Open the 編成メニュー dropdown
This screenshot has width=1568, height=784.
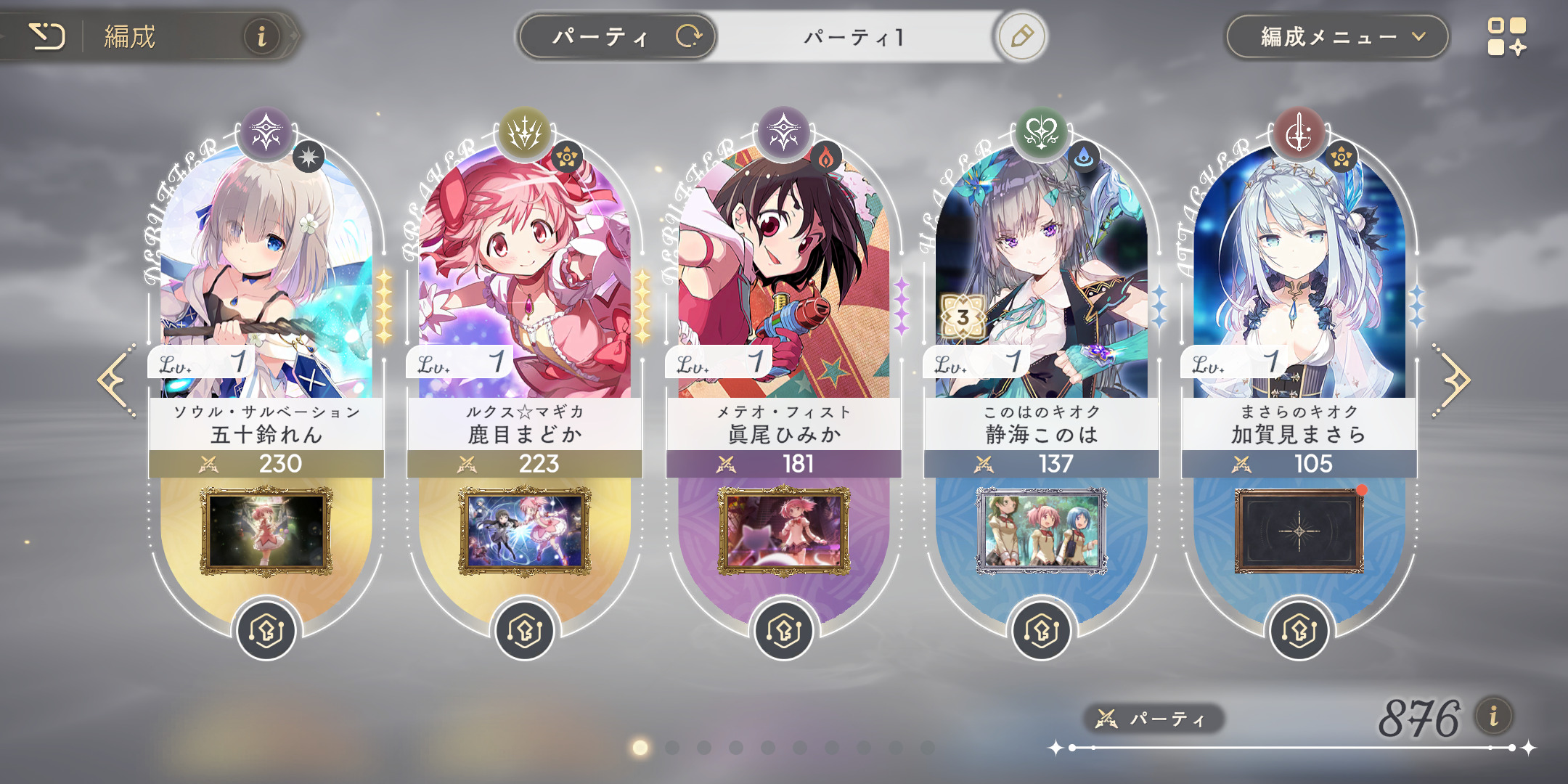coord(1337,36)
